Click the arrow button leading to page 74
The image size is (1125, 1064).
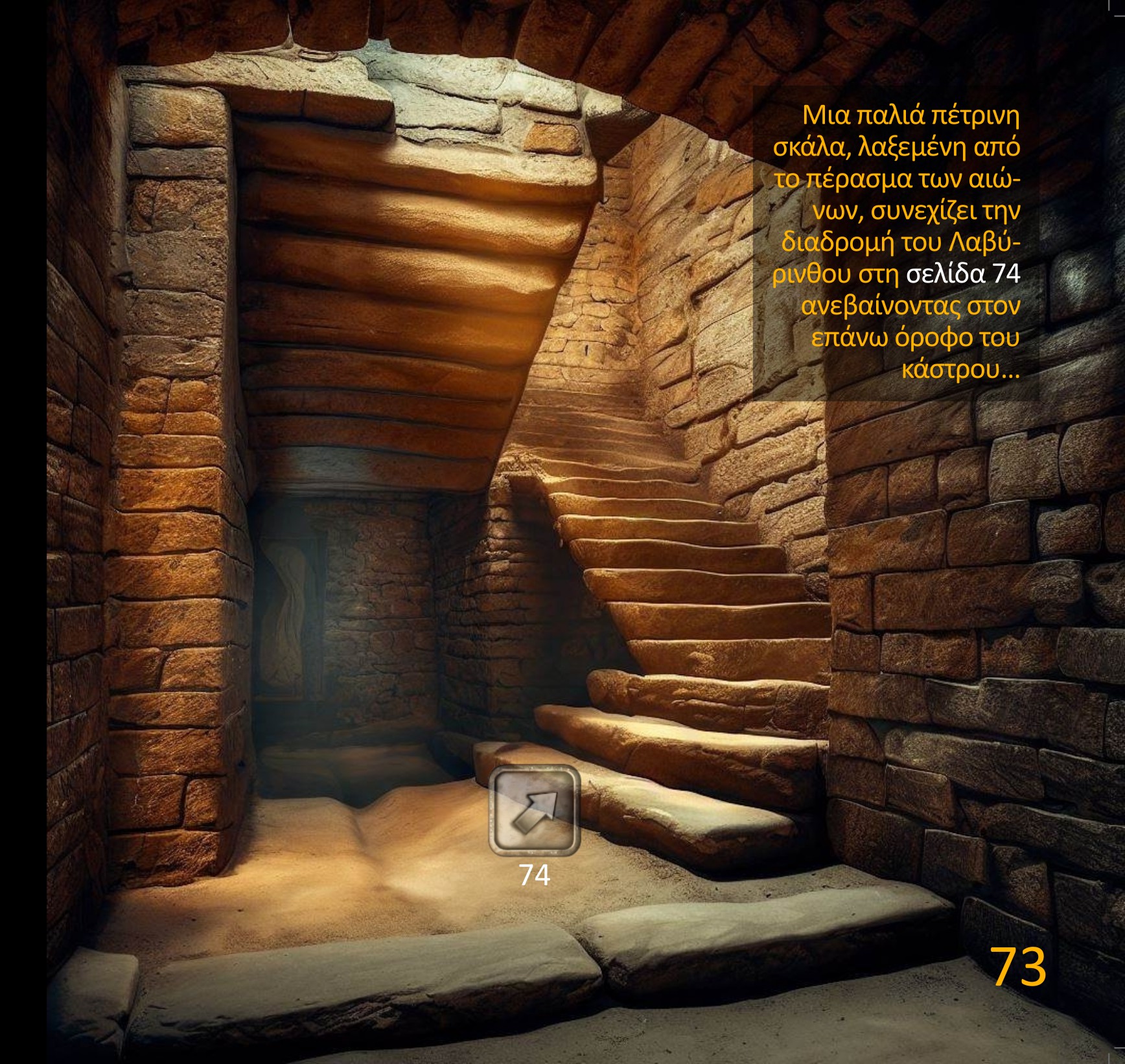tap(534, 810)
